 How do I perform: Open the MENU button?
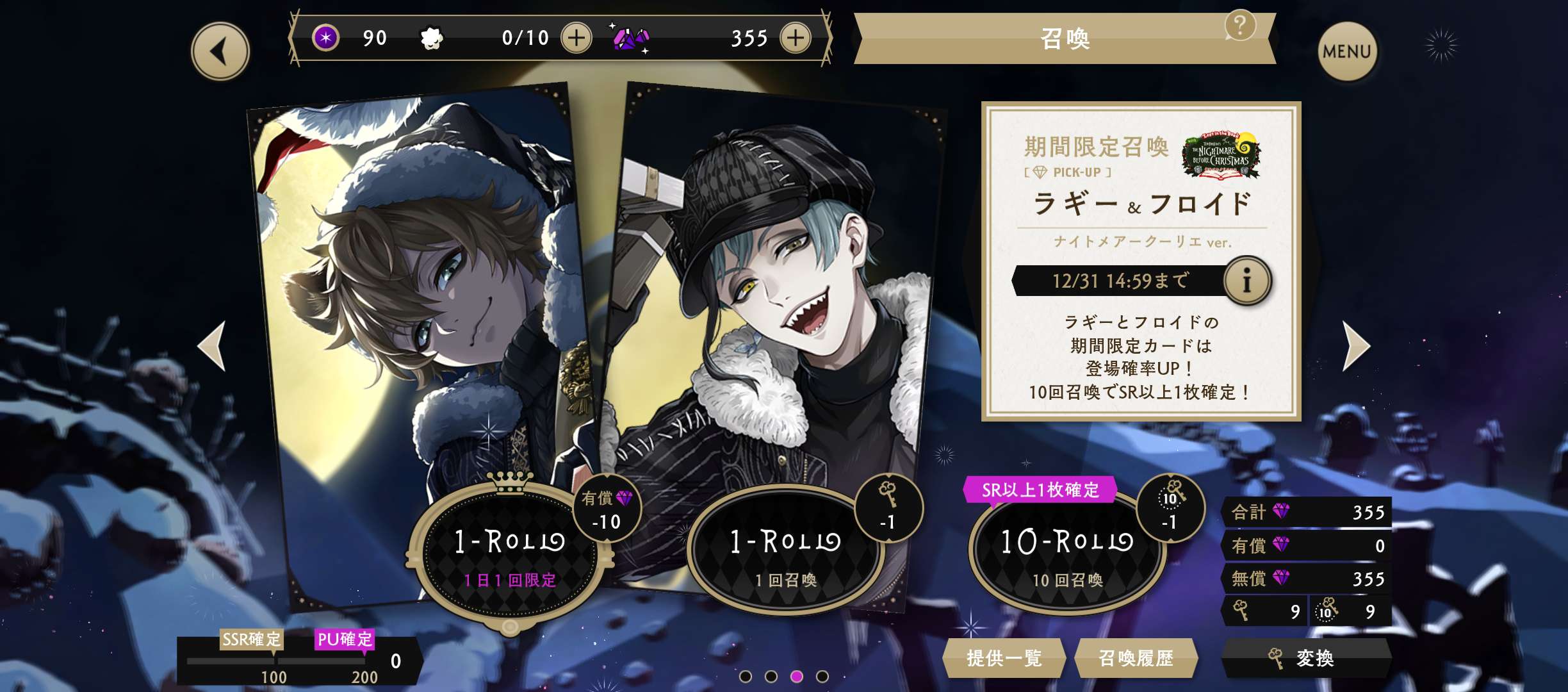[x=1346, y=51]
